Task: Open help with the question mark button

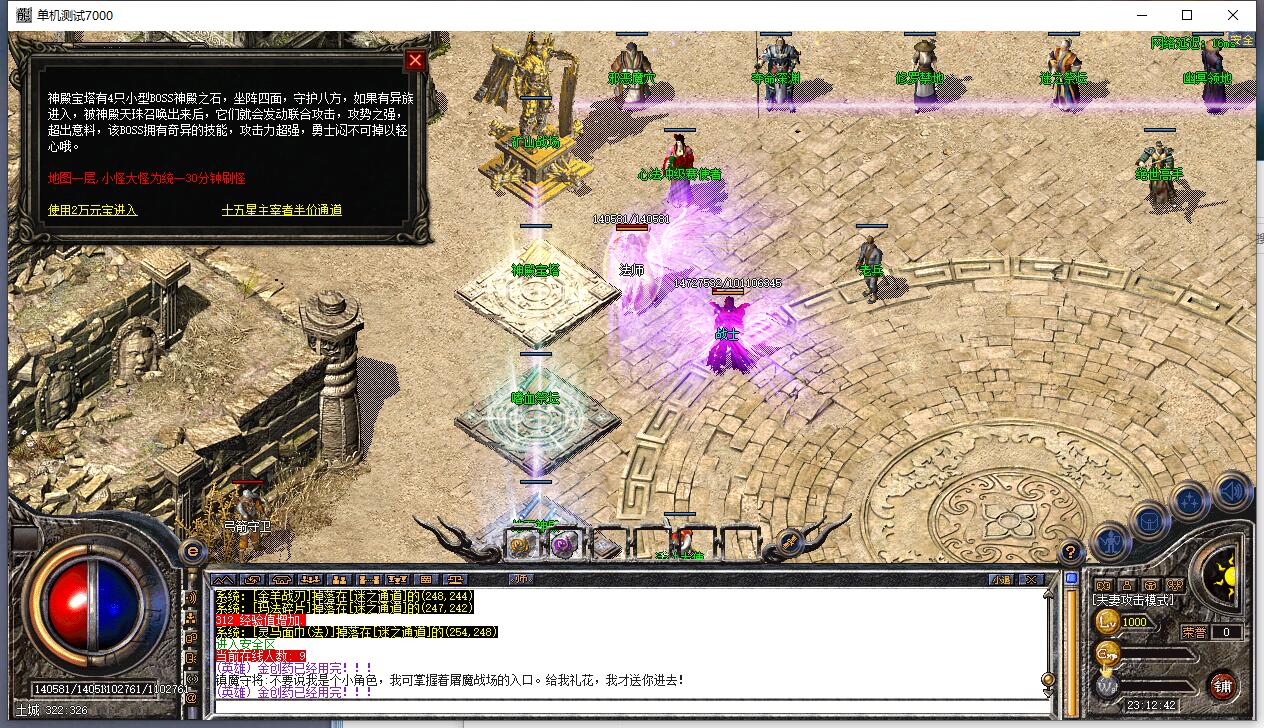Action: tap(1070, 551)
